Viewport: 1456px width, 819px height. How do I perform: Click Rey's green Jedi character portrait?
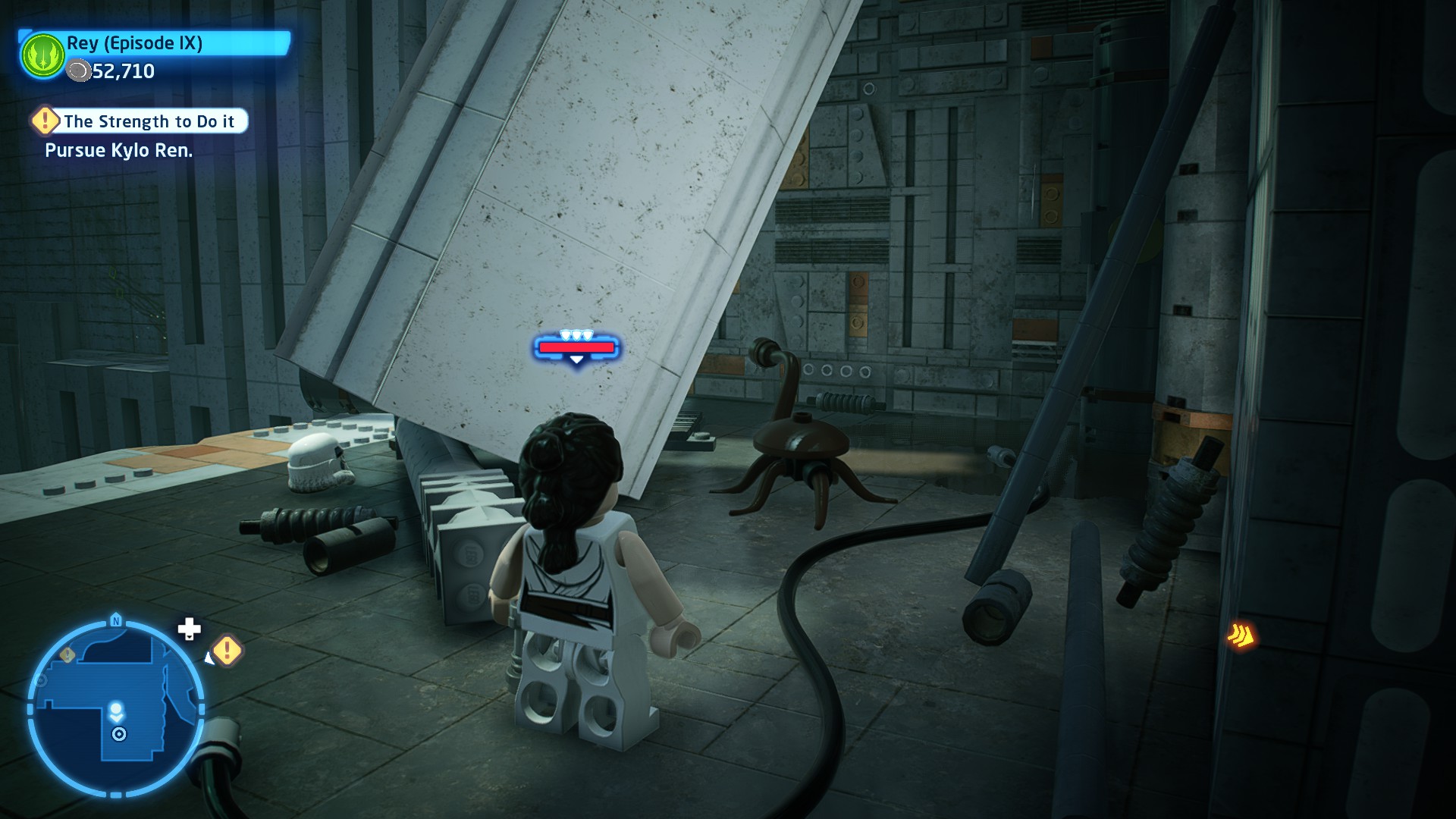[x=43, y=55]
